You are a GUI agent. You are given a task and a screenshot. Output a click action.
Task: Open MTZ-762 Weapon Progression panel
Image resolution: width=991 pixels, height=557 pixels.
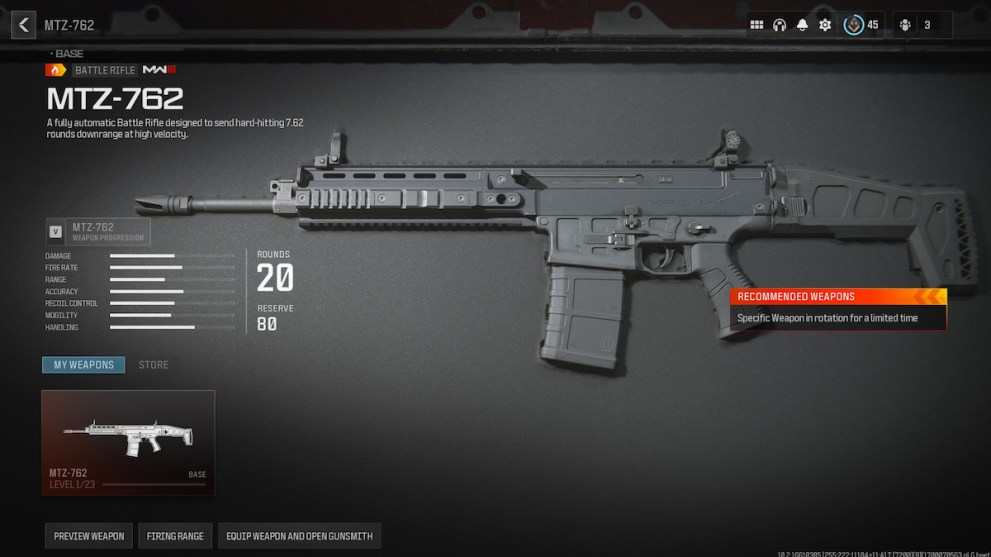(98, 232)
